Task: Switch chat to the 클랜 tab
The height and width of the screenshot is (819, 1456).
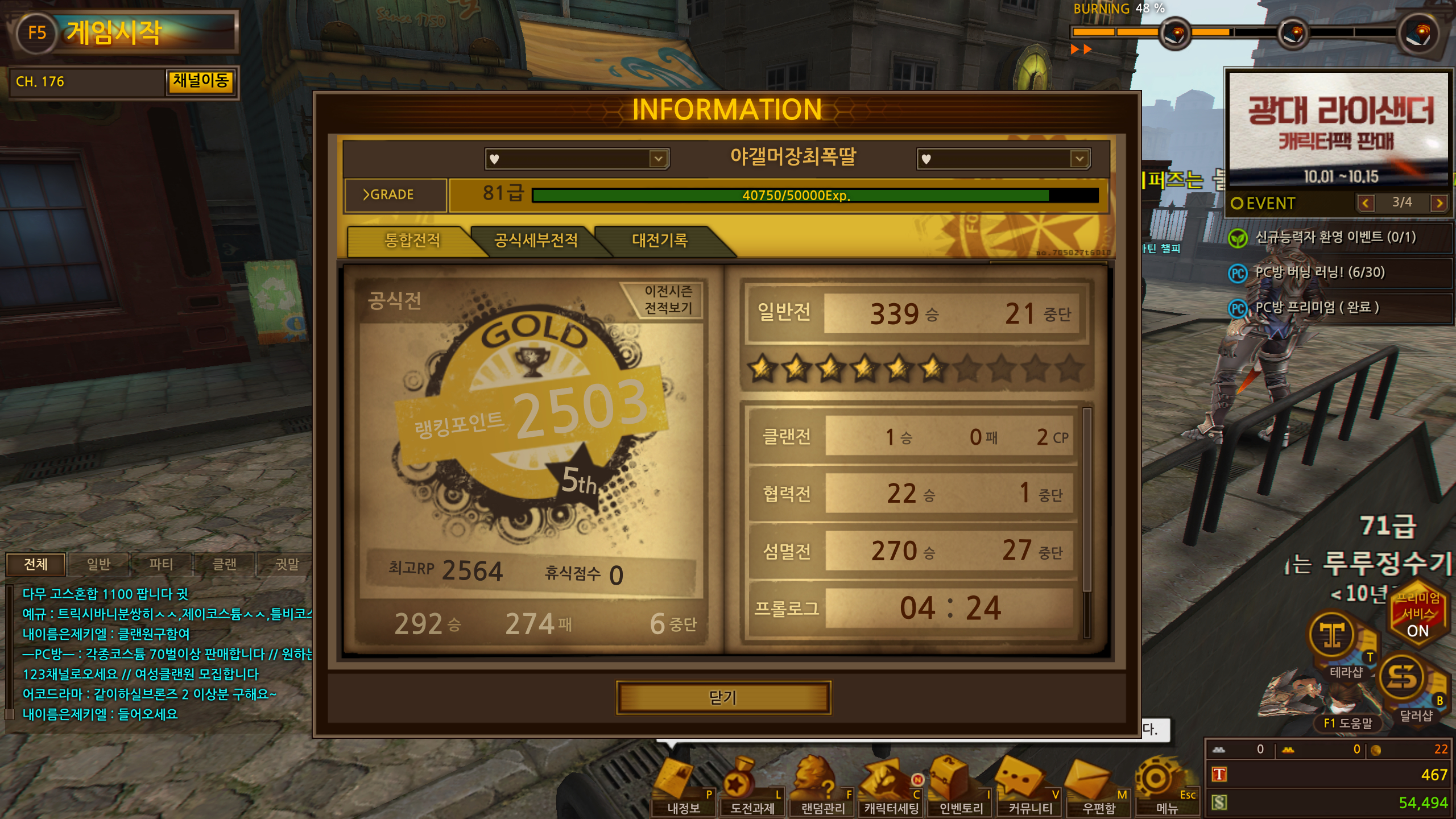Action: [224, 564]
